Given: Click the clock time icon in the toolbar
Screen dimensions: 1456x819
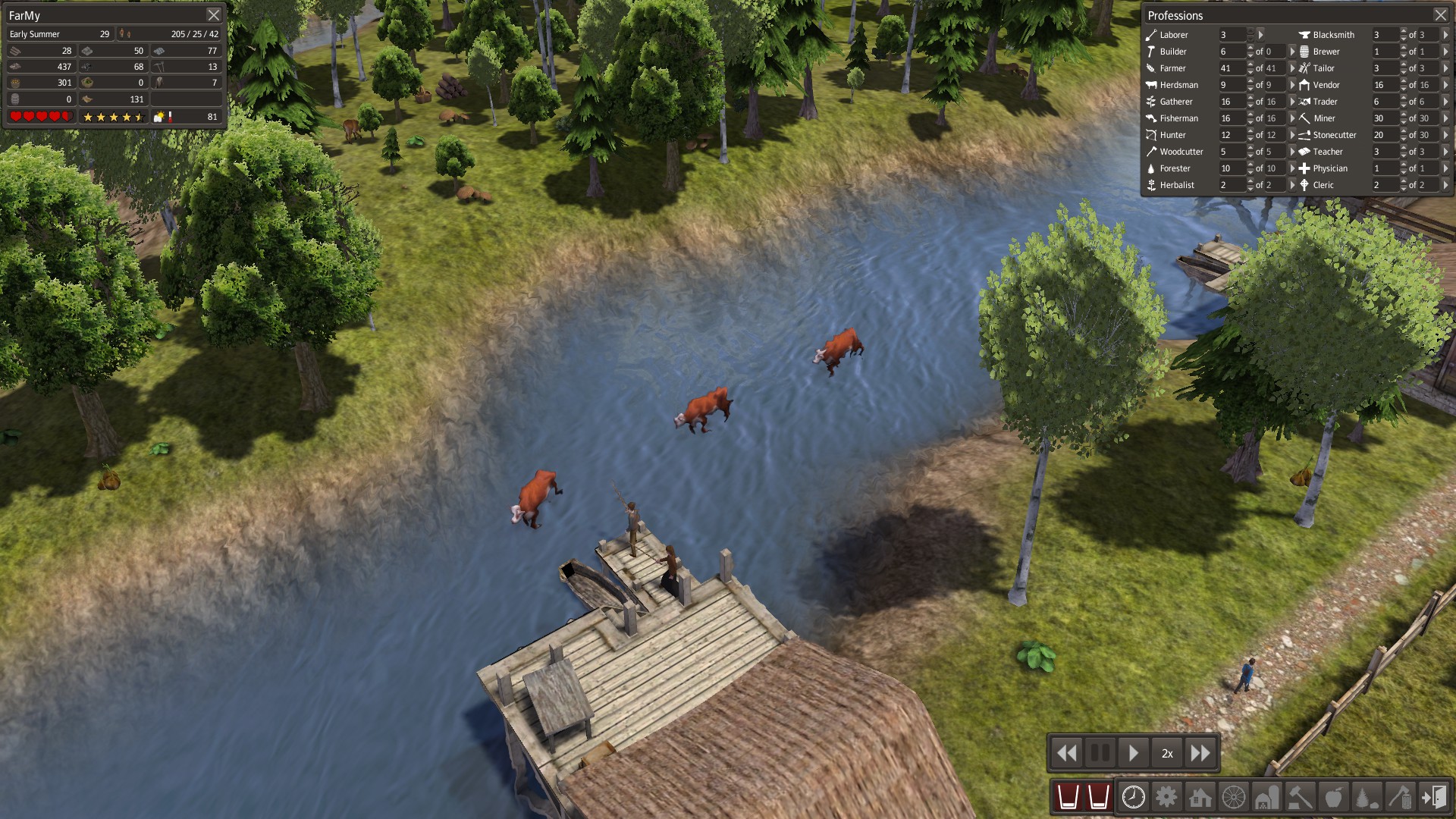Looking at the screenshot, I should [1133, 798].
